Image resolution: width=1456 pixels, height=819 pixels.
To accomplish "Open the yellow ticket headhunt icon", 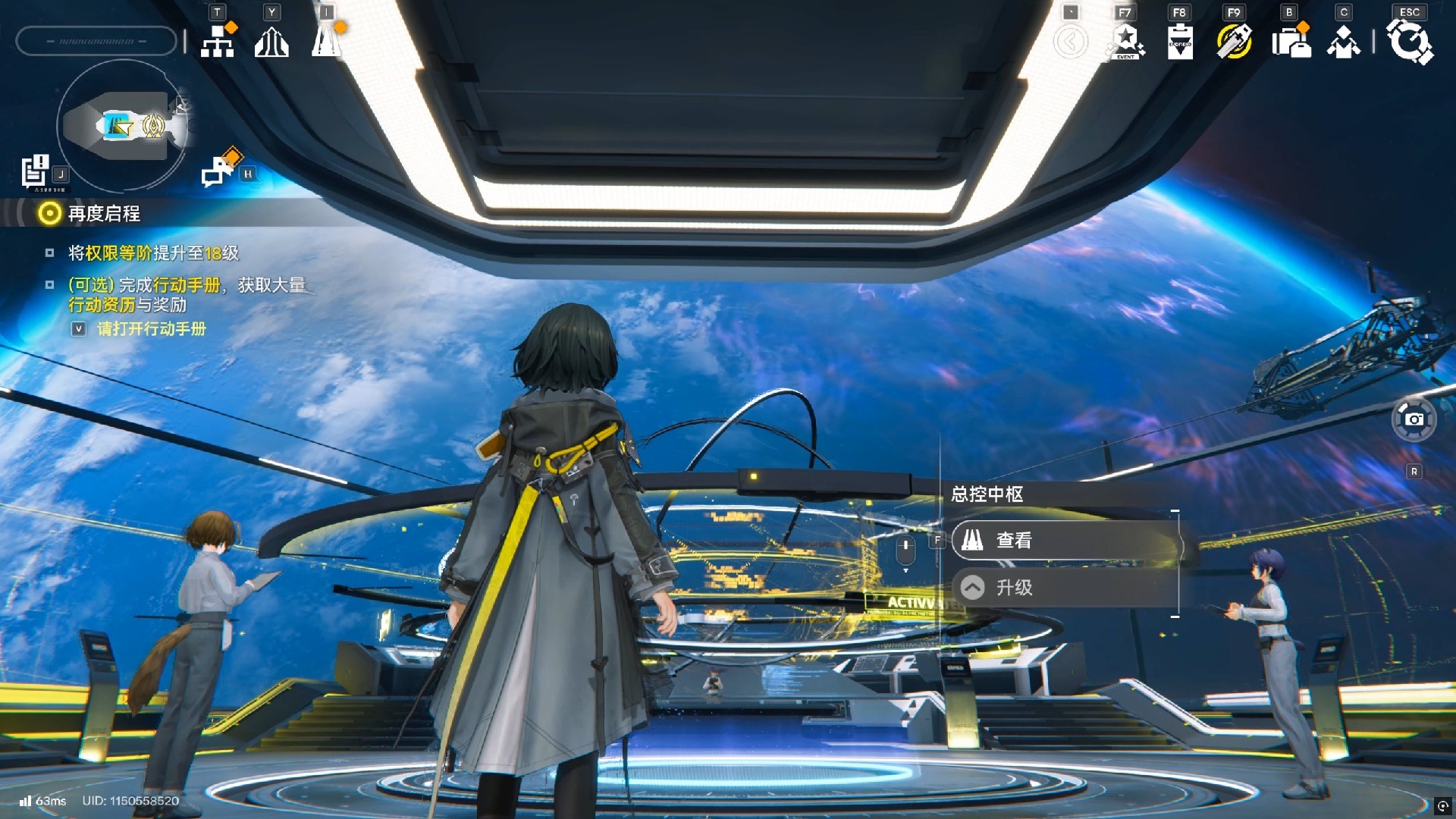I will click(x=1235, y=42).
